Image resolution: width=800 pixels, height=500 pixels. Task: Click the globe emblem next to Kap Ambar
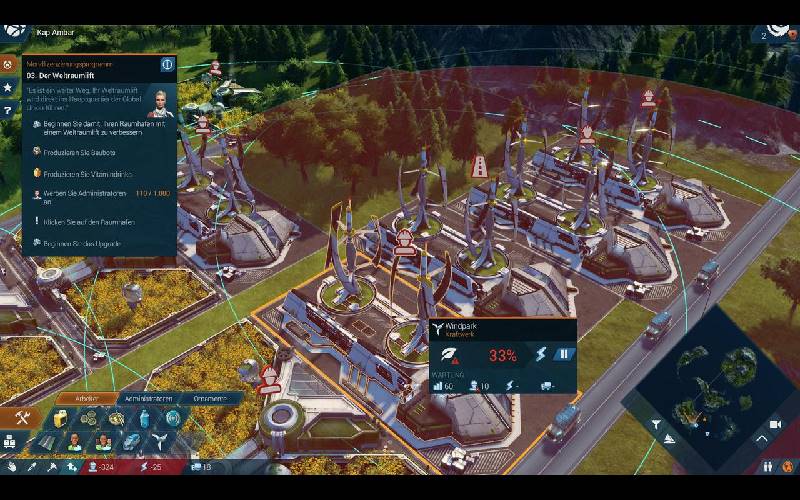pos(14,31)
